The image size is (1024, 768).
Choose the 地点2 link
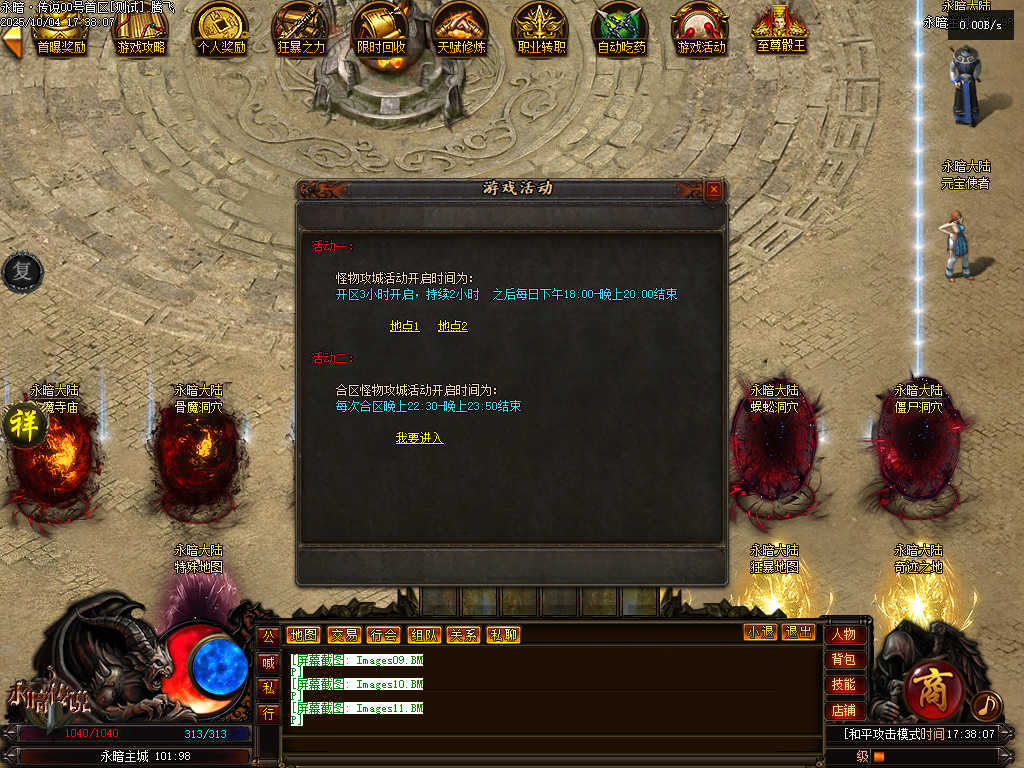point(452,326)
